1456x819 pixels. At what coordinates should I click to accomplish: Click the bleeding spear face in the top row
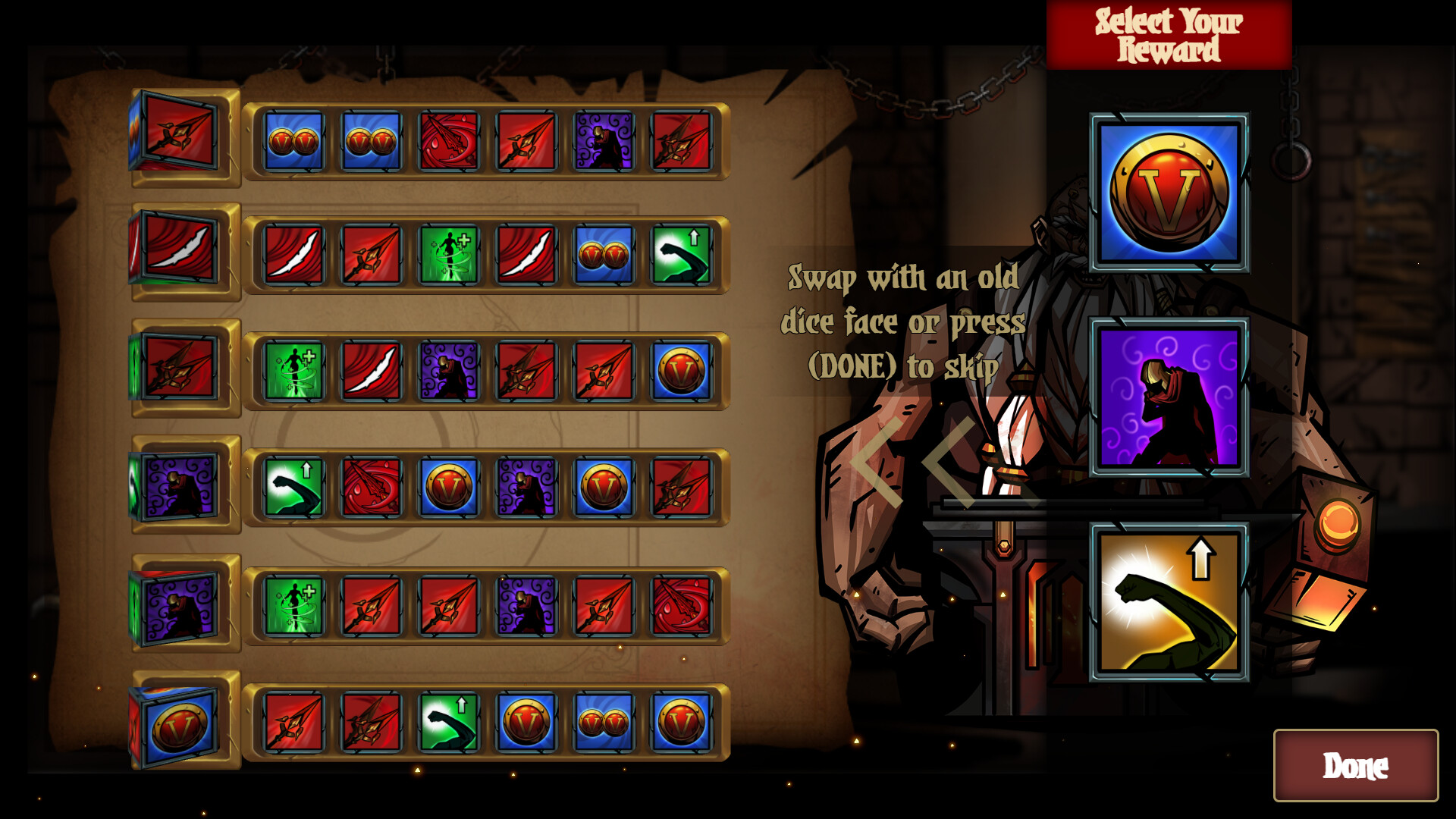click(448, 141)
